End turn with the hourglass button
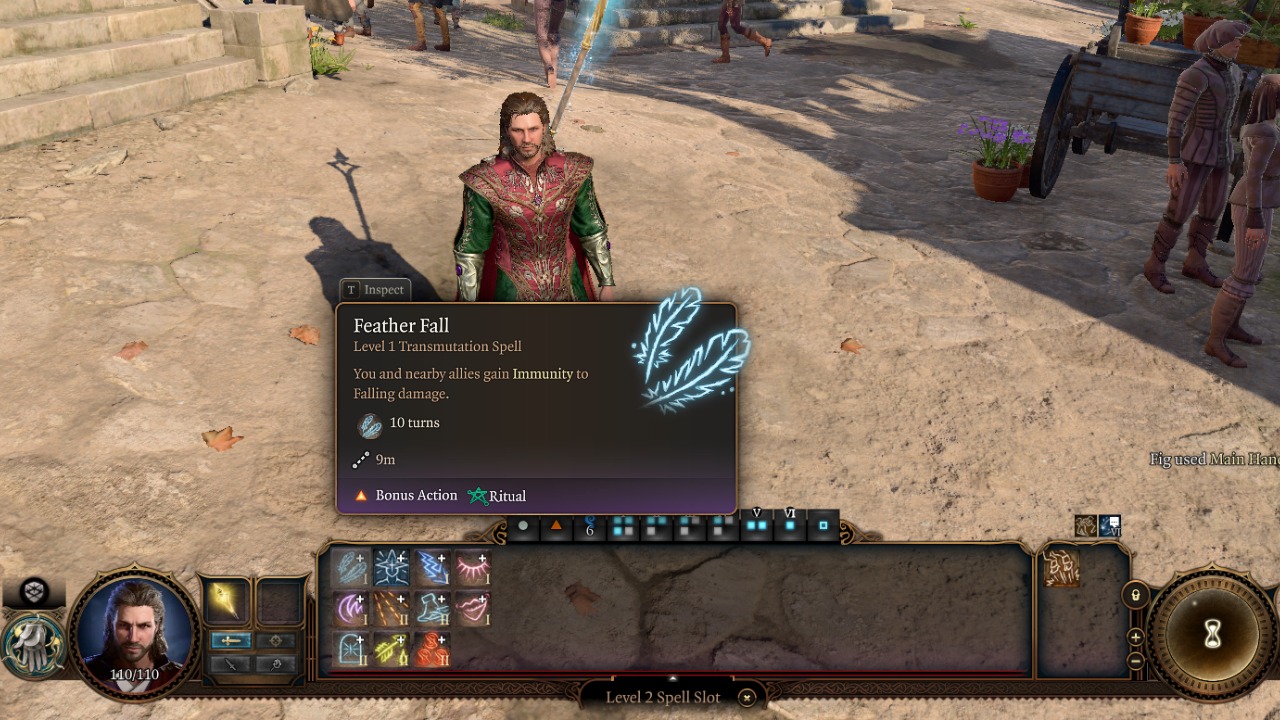The image size is (1280, 720). click(1212, 634)
